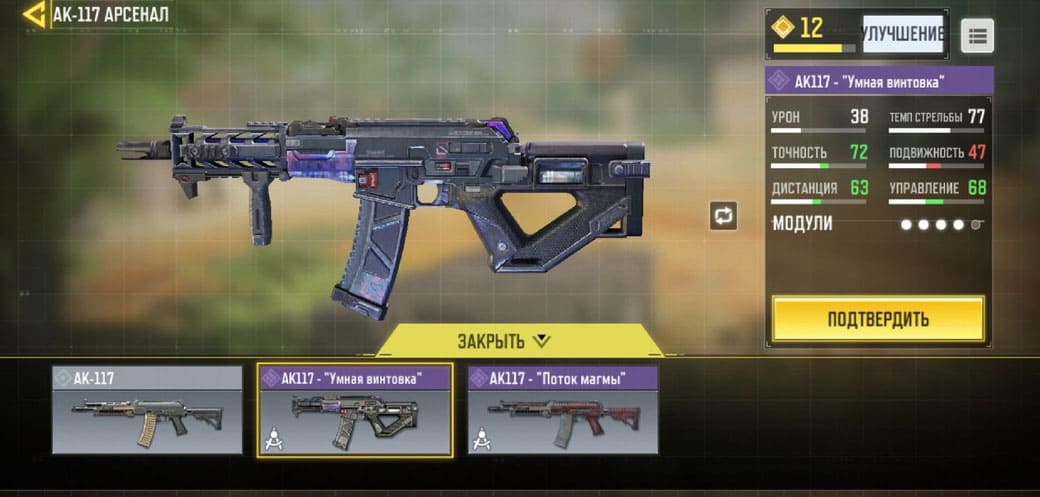Confirm with the Подтвердить button
The width and height of the screenshot is (1040, 497).
click(x=877, y=319)
